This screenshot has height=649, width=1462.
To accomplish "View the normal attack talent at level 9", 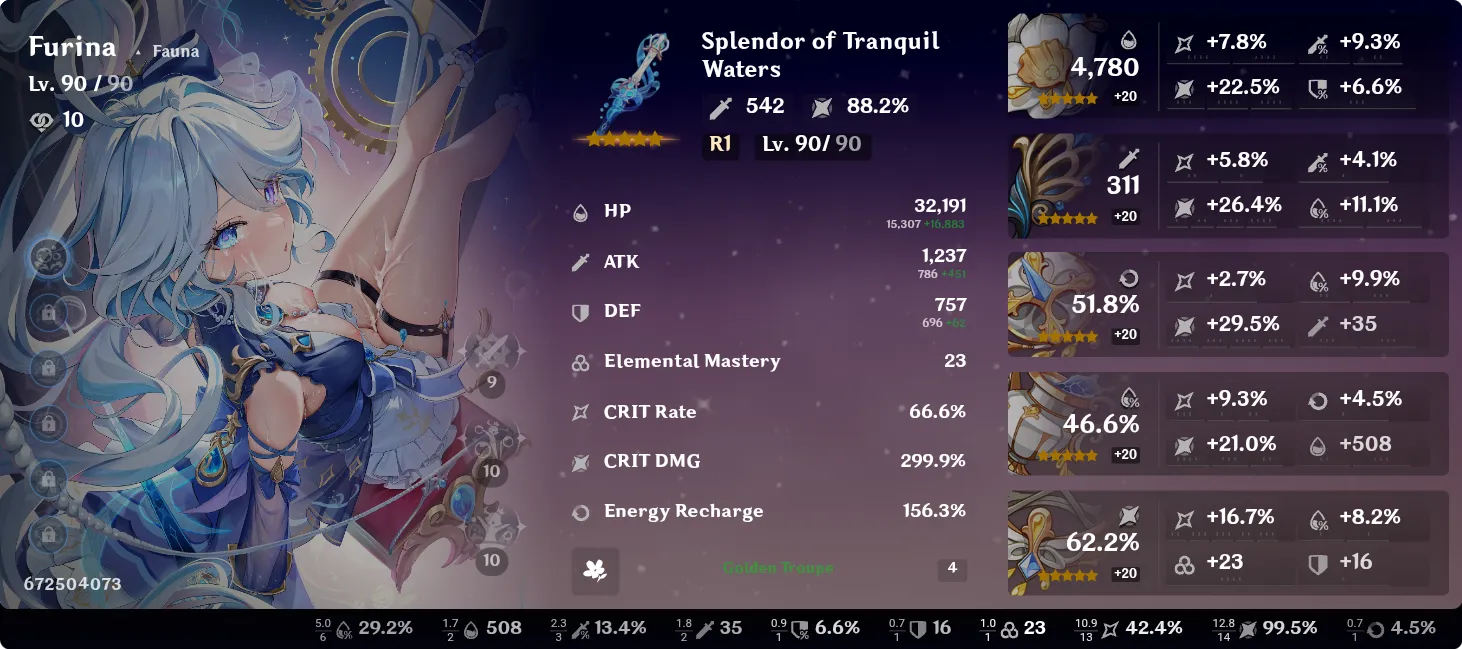I will point(491,353).
